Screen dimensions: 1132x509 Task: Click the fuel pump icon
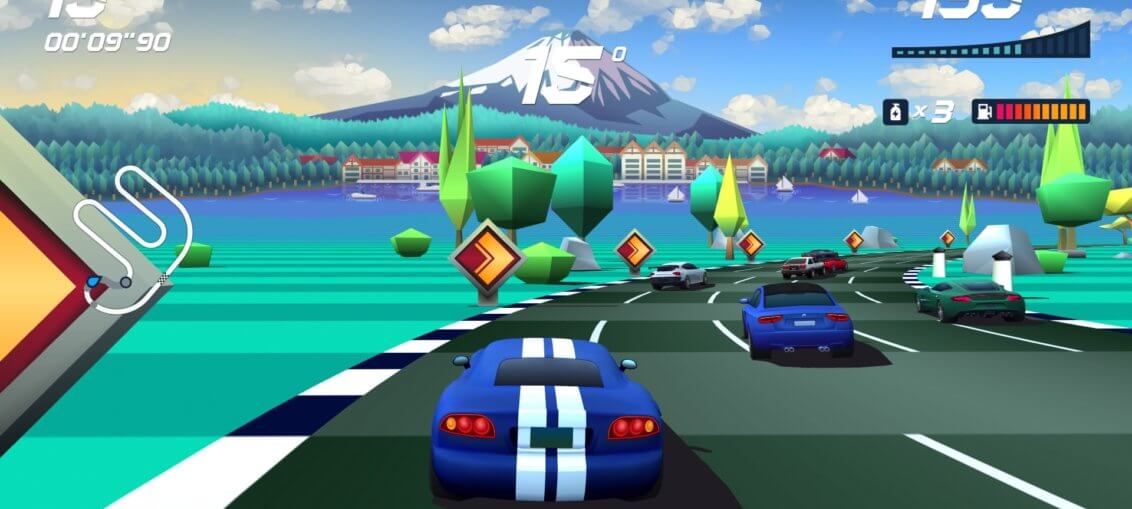coord(984,111)
